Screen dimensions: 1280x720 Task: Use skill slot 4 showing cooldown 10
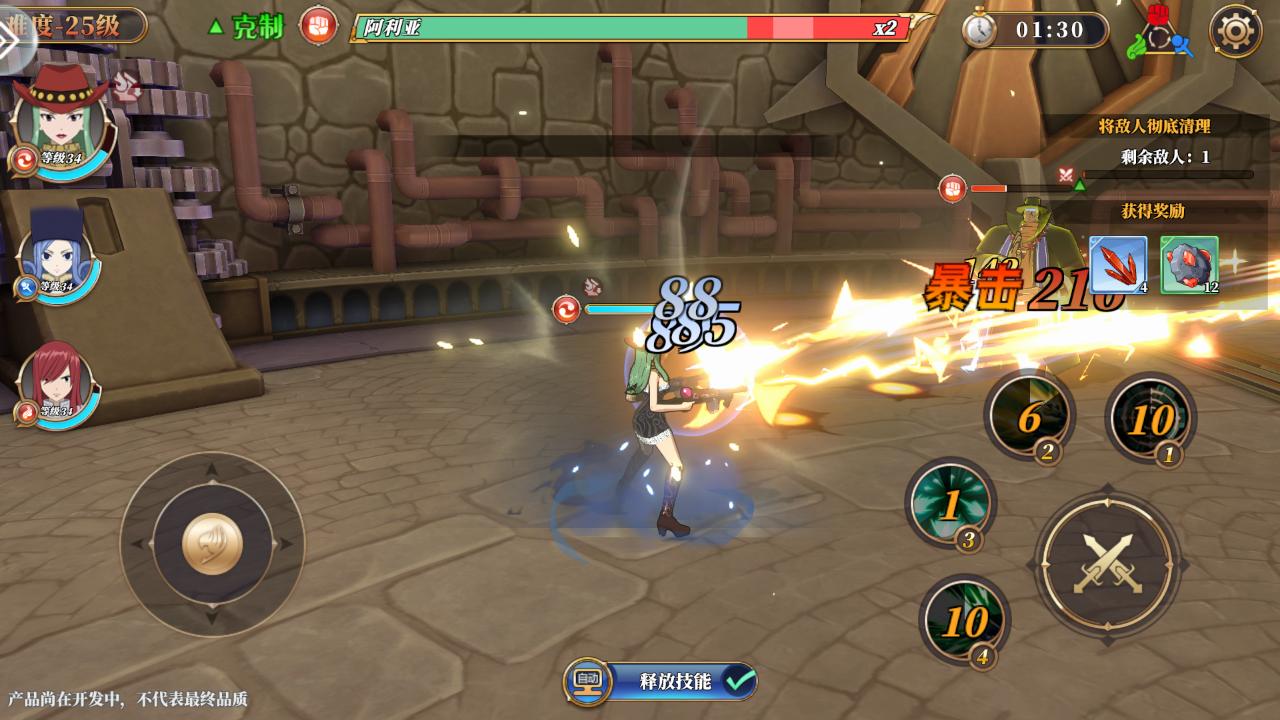click(964, 620)
